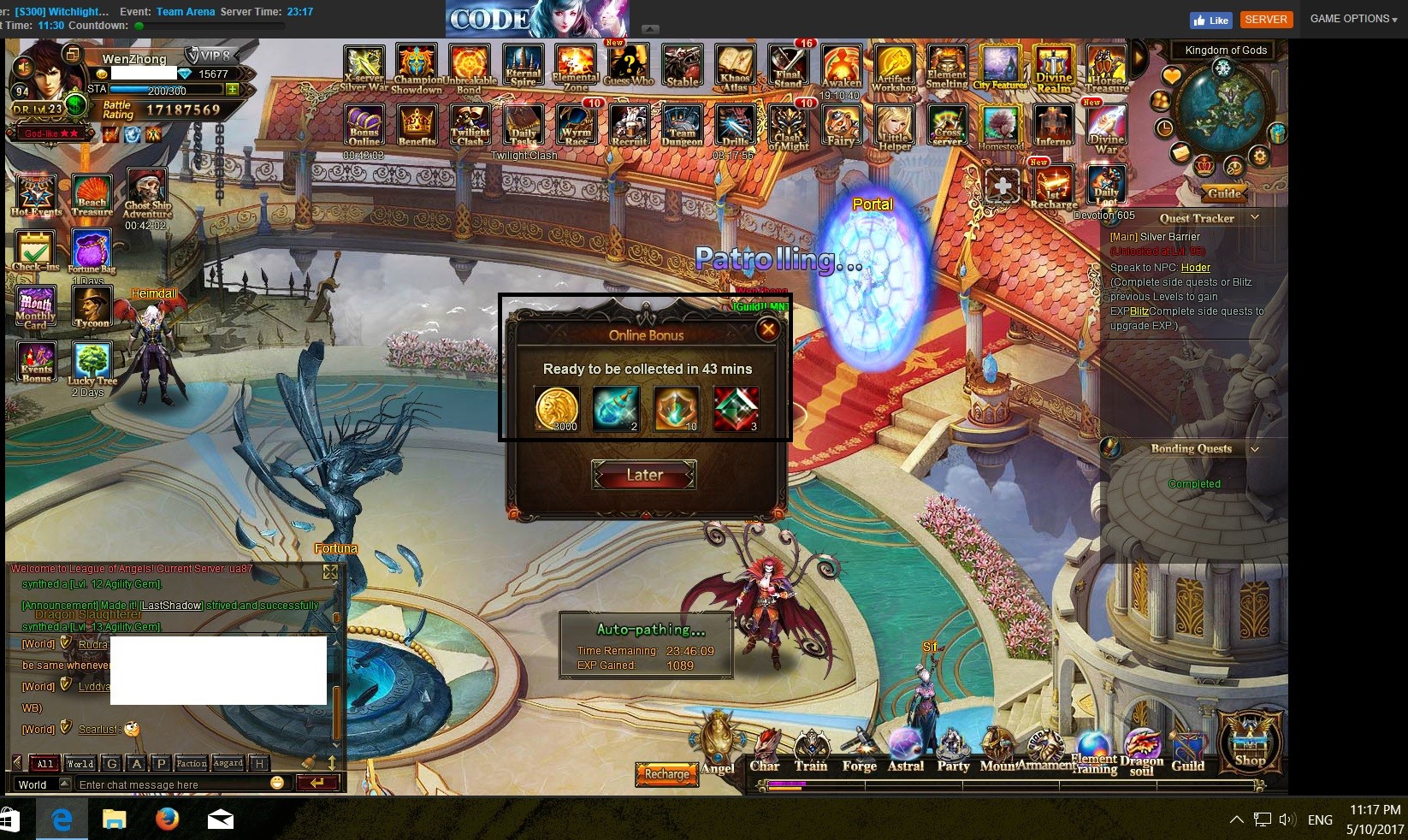This screenshot has width=1408, height=840.
Task: Click the orange Recharge button
Action: click(x=666, y=774)
